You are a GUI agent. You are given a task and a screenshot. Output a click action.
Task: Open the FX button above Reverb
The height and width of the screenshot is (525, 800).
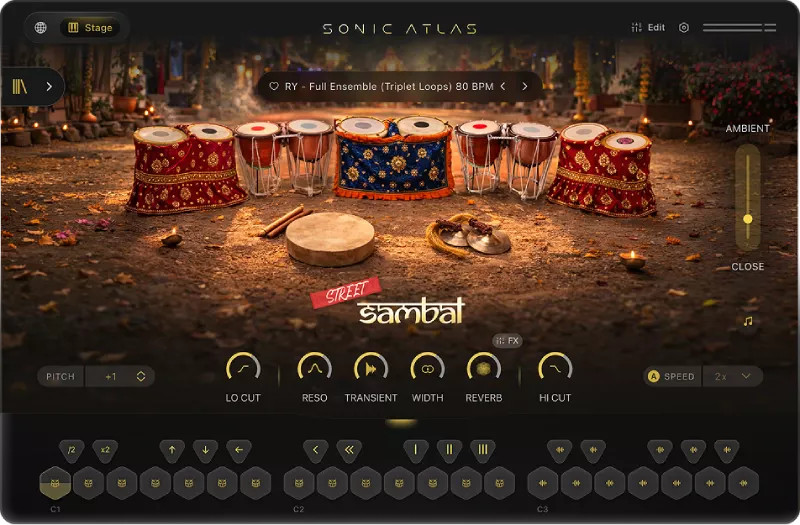508,341
